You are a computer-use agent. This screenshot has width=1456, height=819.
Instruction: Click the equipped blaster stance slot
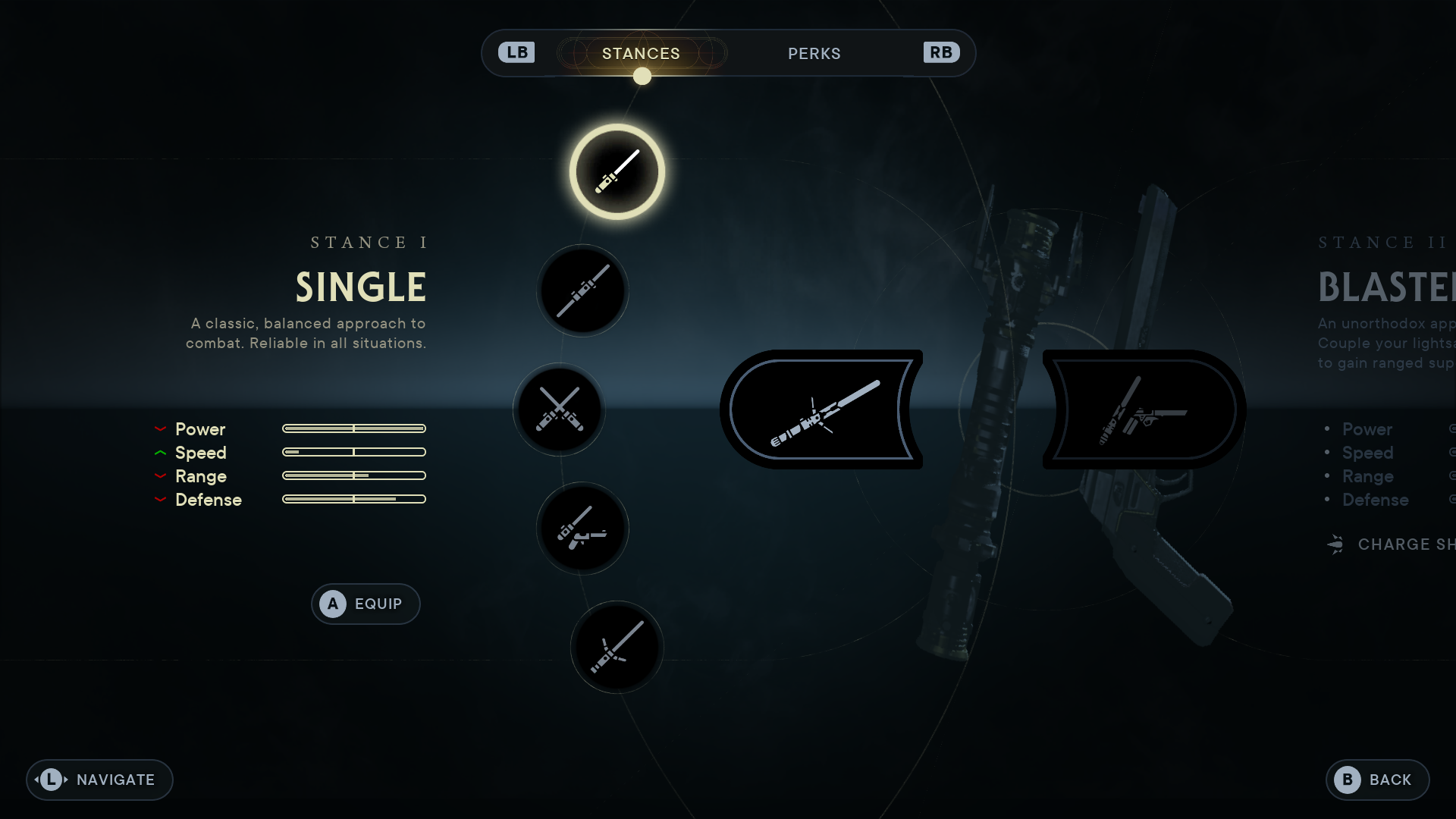point(1144,409)
